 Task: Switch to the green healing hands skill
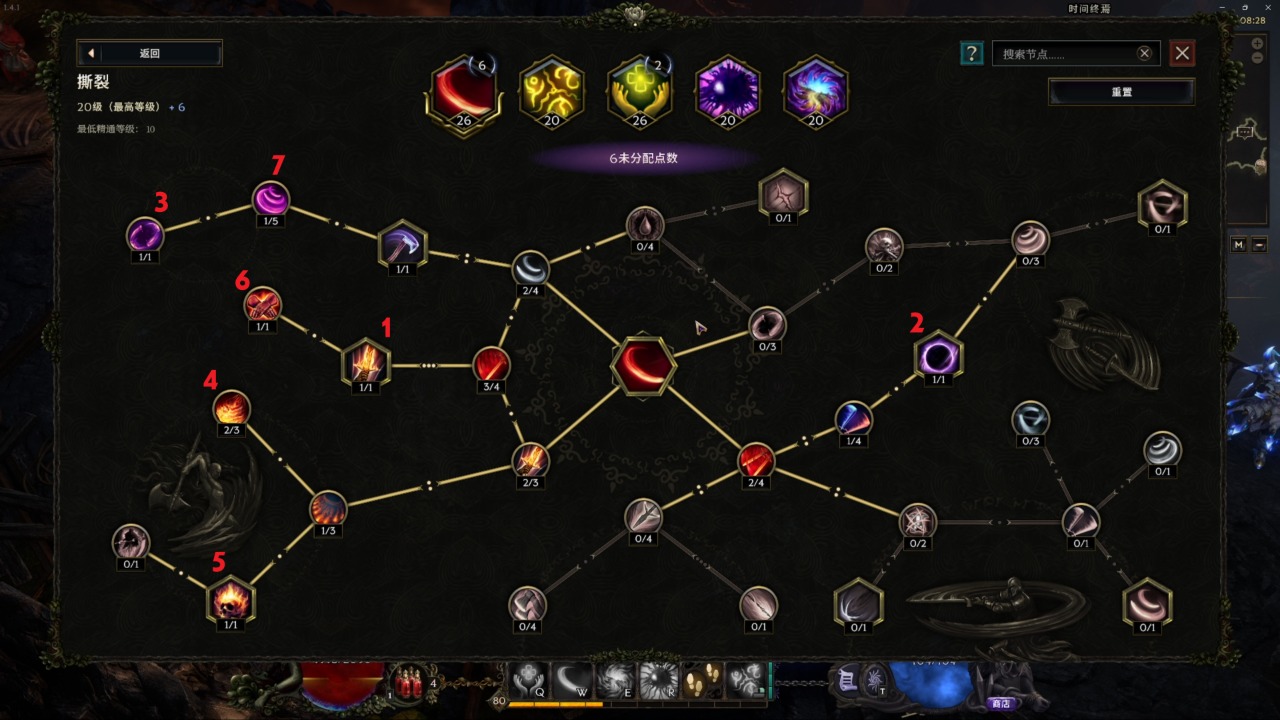click(640, 92)
